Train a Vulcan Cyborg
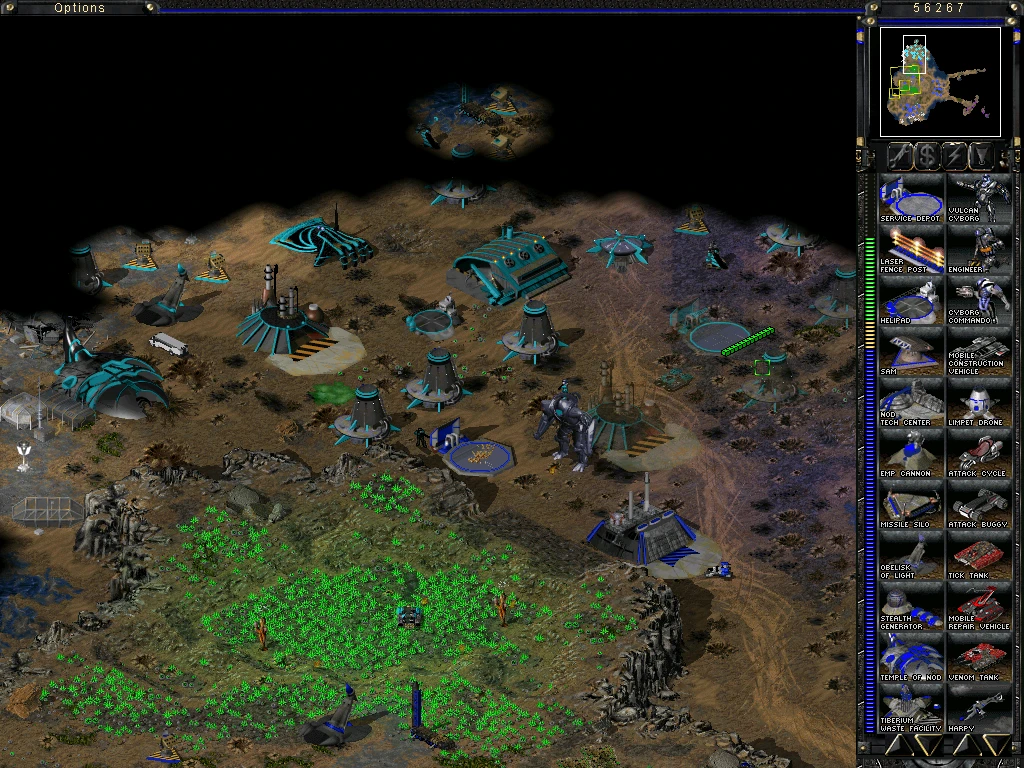The width and height of the screenshot is (1024, 768). click(x=979, y=199)
